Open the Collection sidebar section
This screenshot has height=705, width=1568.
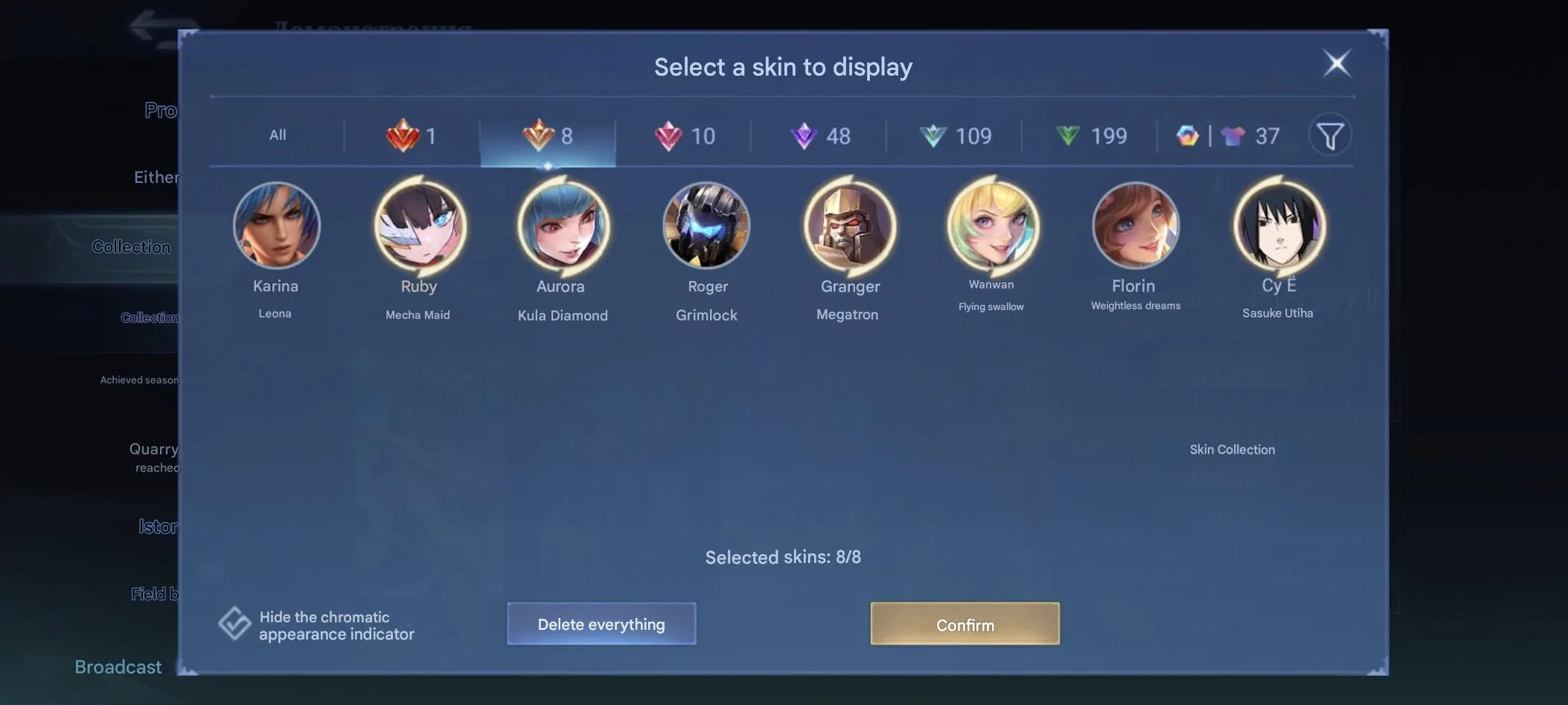pos(131,246)
